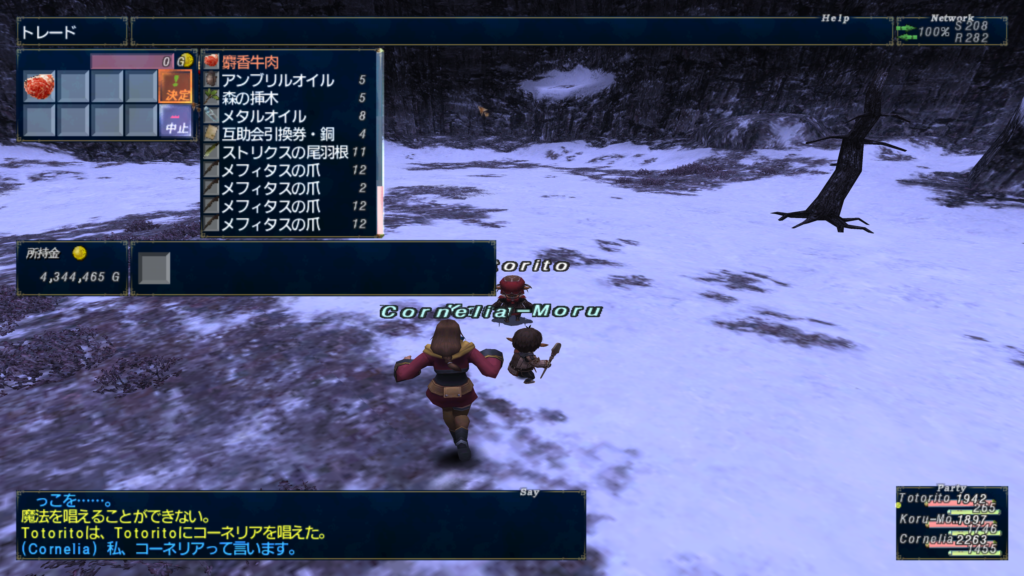Choose ストリクスの尾羽根 from the item list
The width and height of the screenshot is (1024, 576).
tap(285, 152)
